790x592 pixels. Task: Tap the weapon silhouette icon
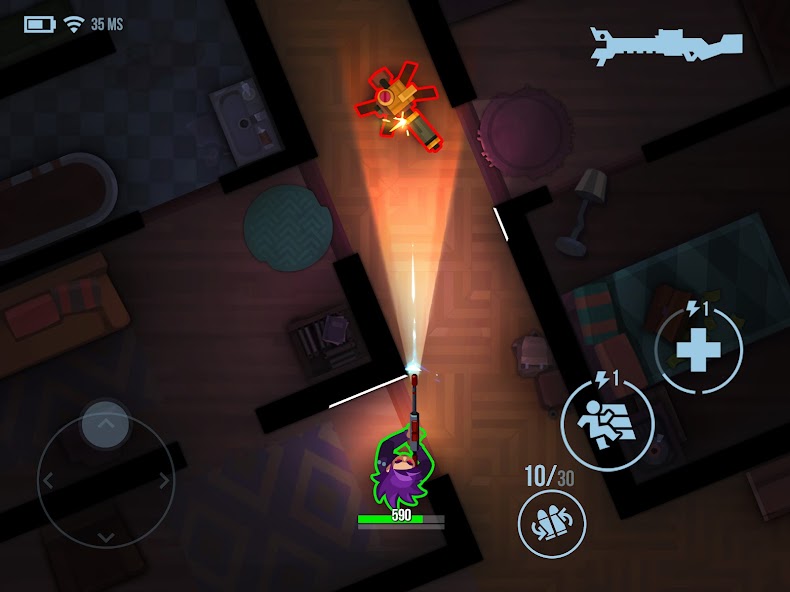pos(666,46)
